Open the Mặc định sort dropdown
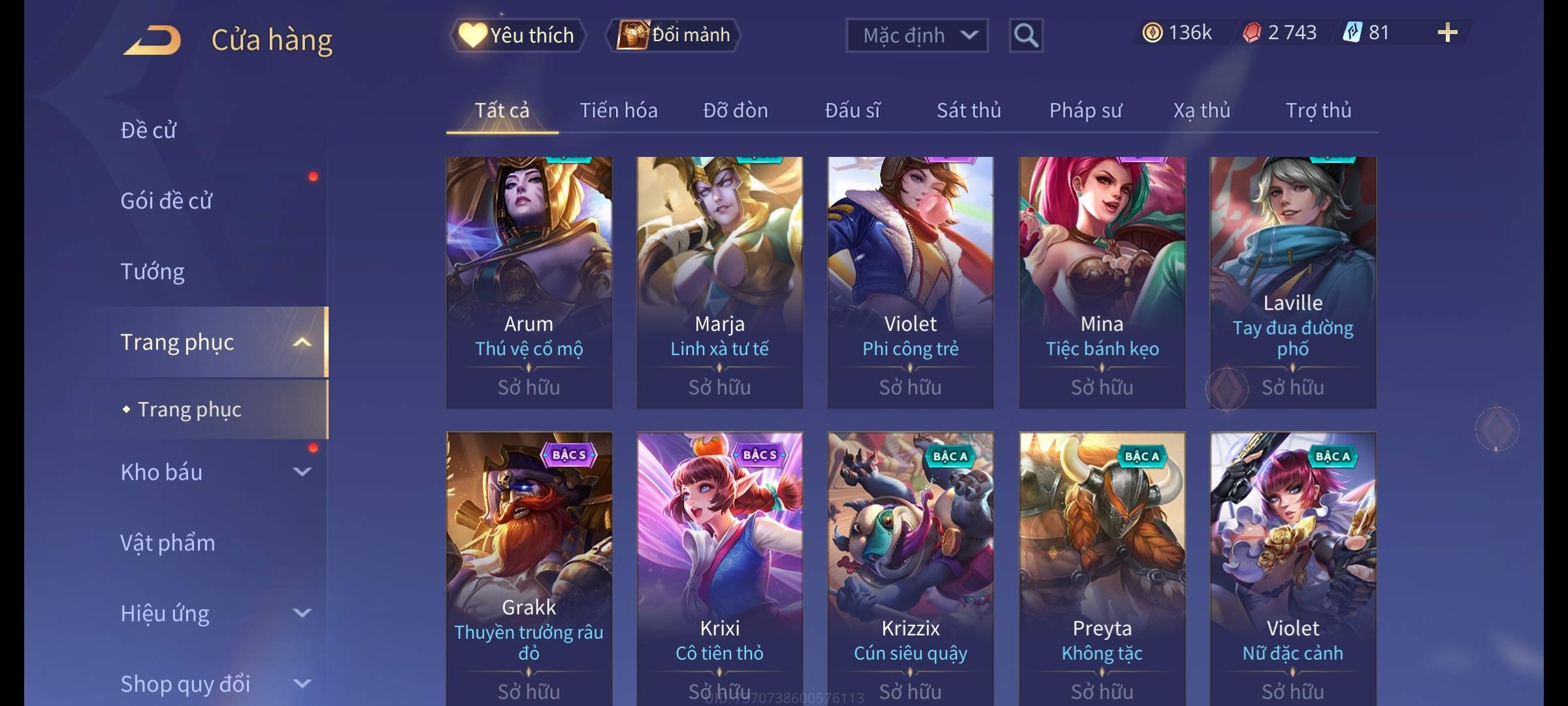1568x706 pixels. [916, 35]
